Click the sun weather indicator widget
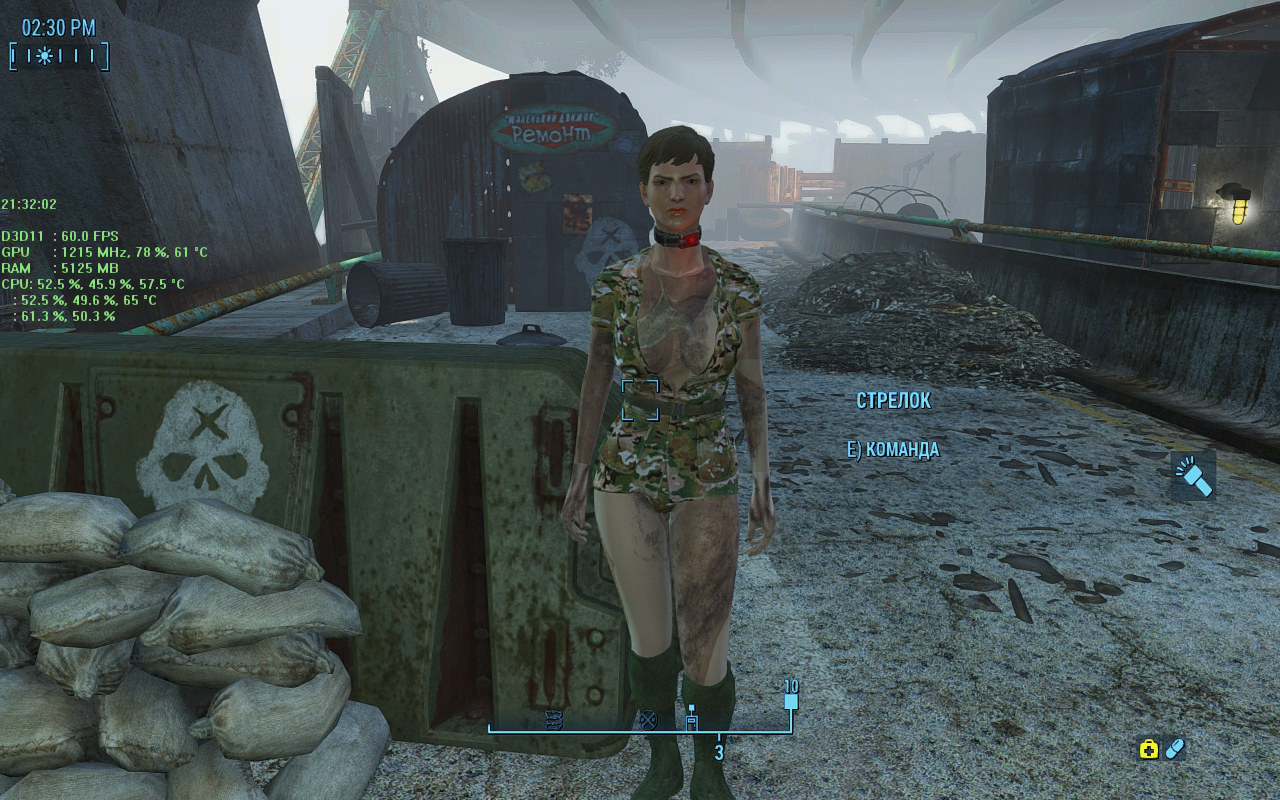 [44, 55]
